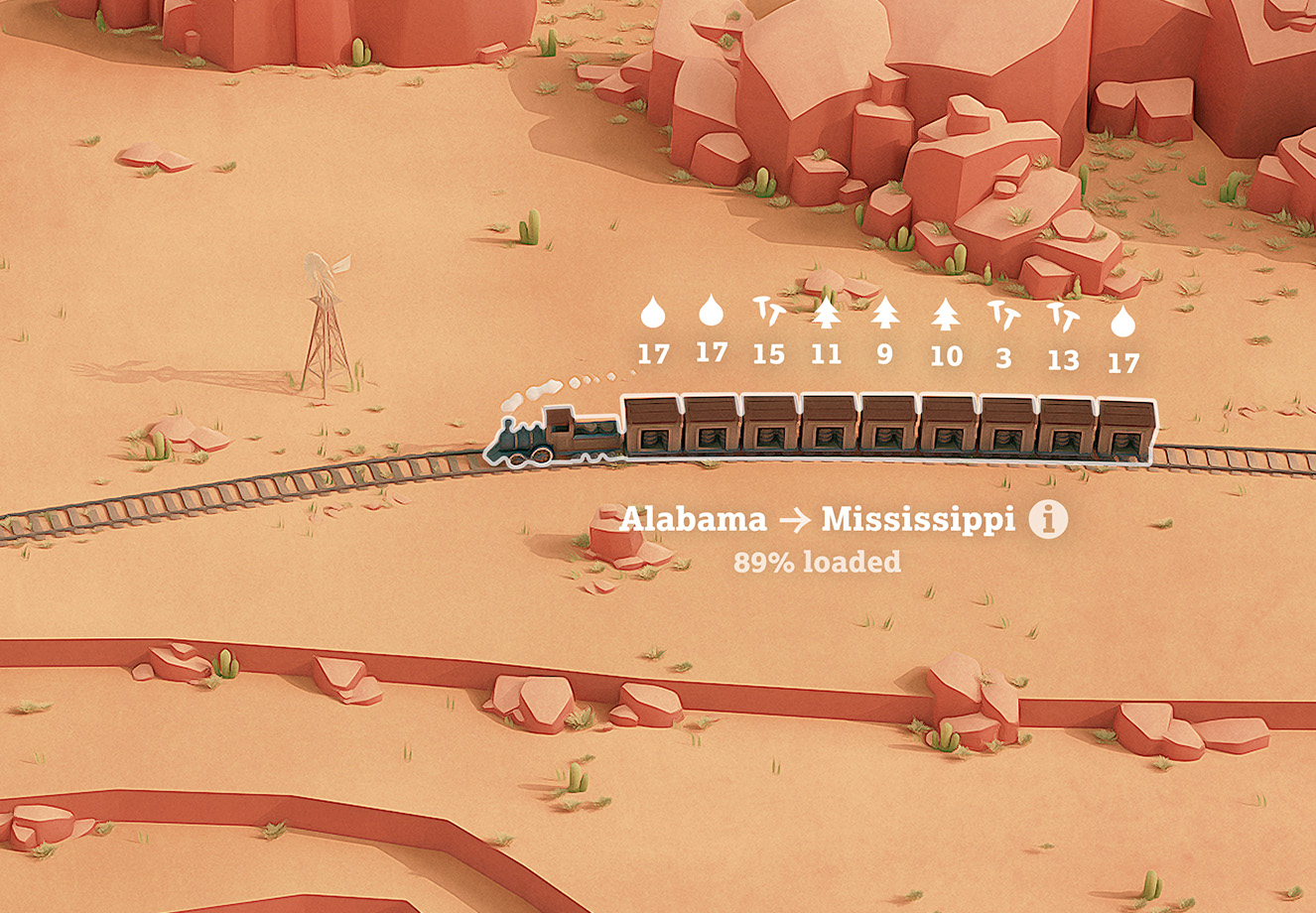Select the water droplet icon above the last wagon
The height and width of the screenshot is (913, 1316).
1123,318
